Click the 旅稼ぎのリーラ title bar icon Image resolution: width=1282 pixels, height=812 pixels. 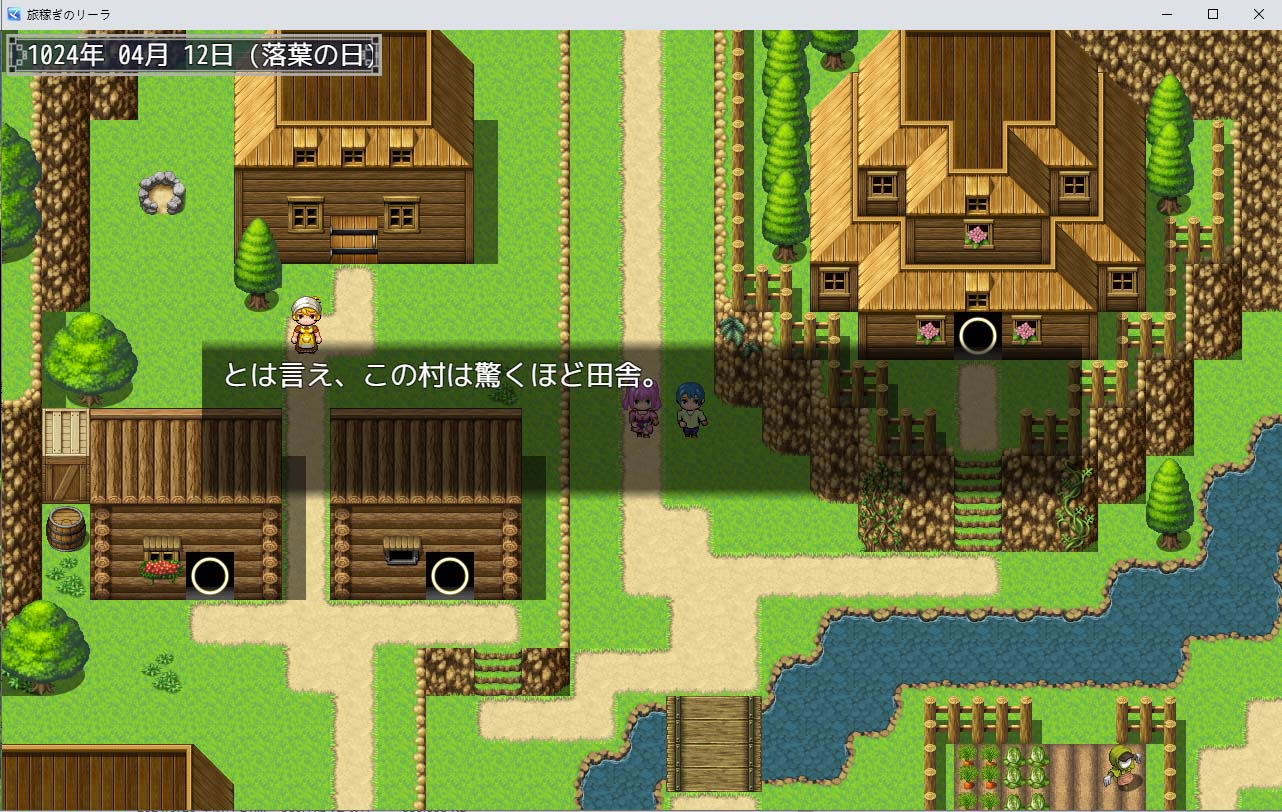pyautogui.click(x=13, y=14)
